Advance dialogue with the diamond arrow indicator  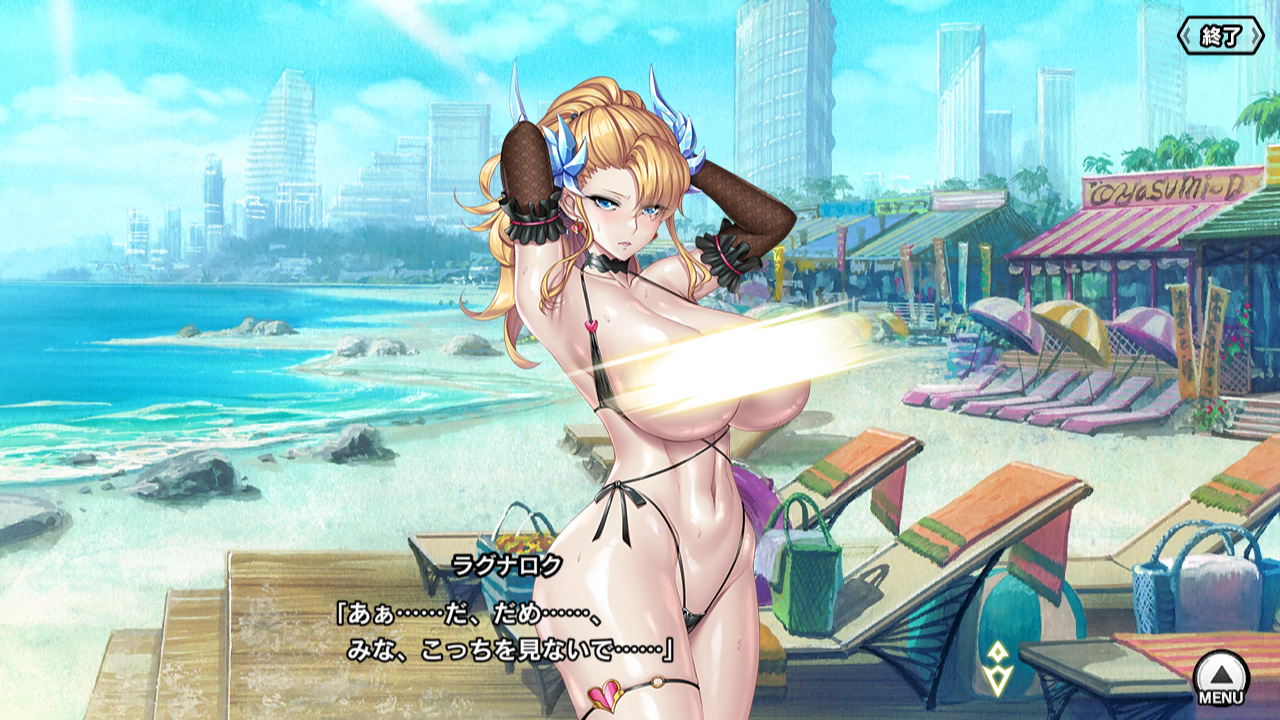click(x=995, y=669)
